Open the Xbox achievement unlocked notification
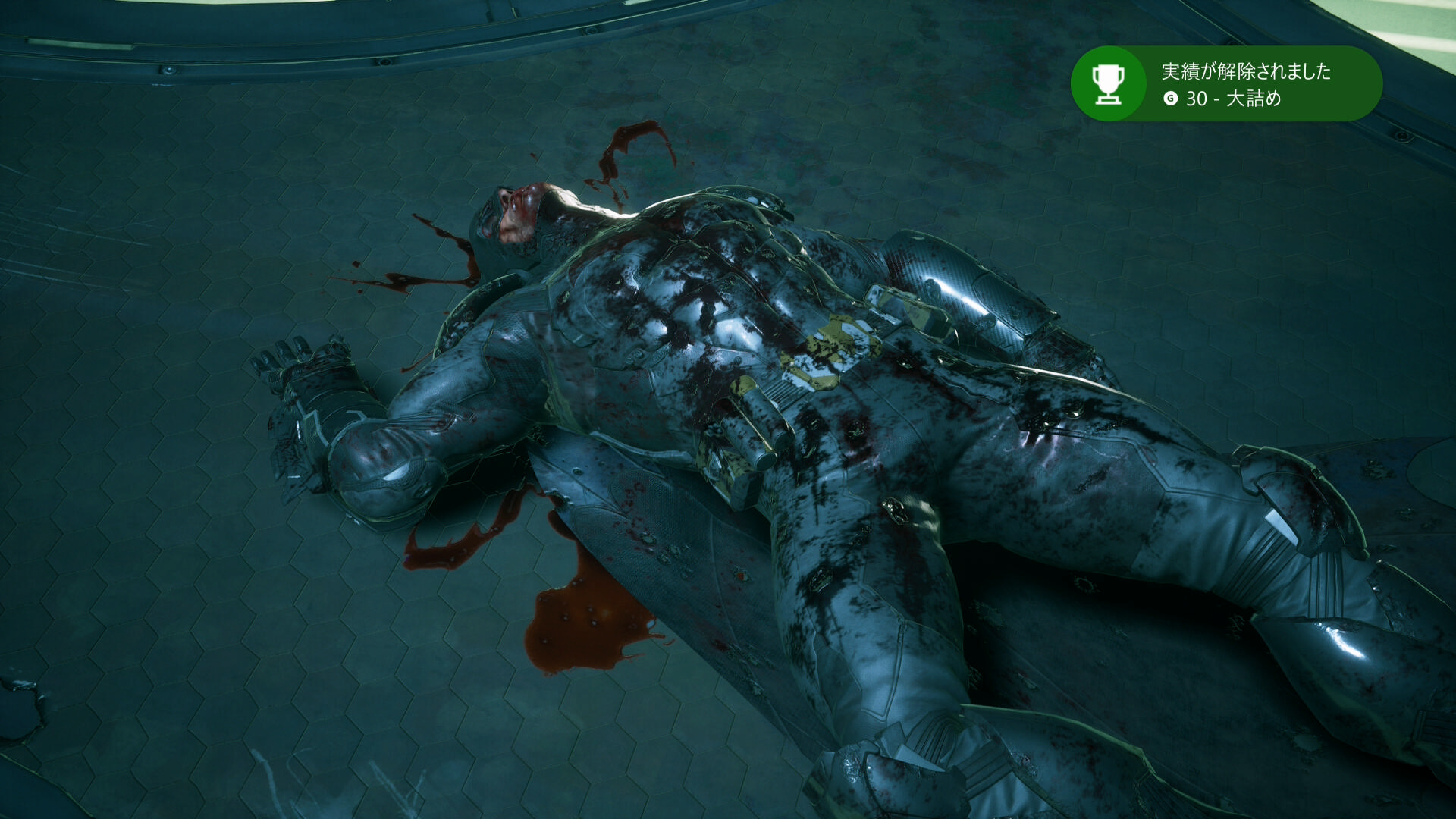This screenshot has width=1456, height=819. click(1245, 83)
